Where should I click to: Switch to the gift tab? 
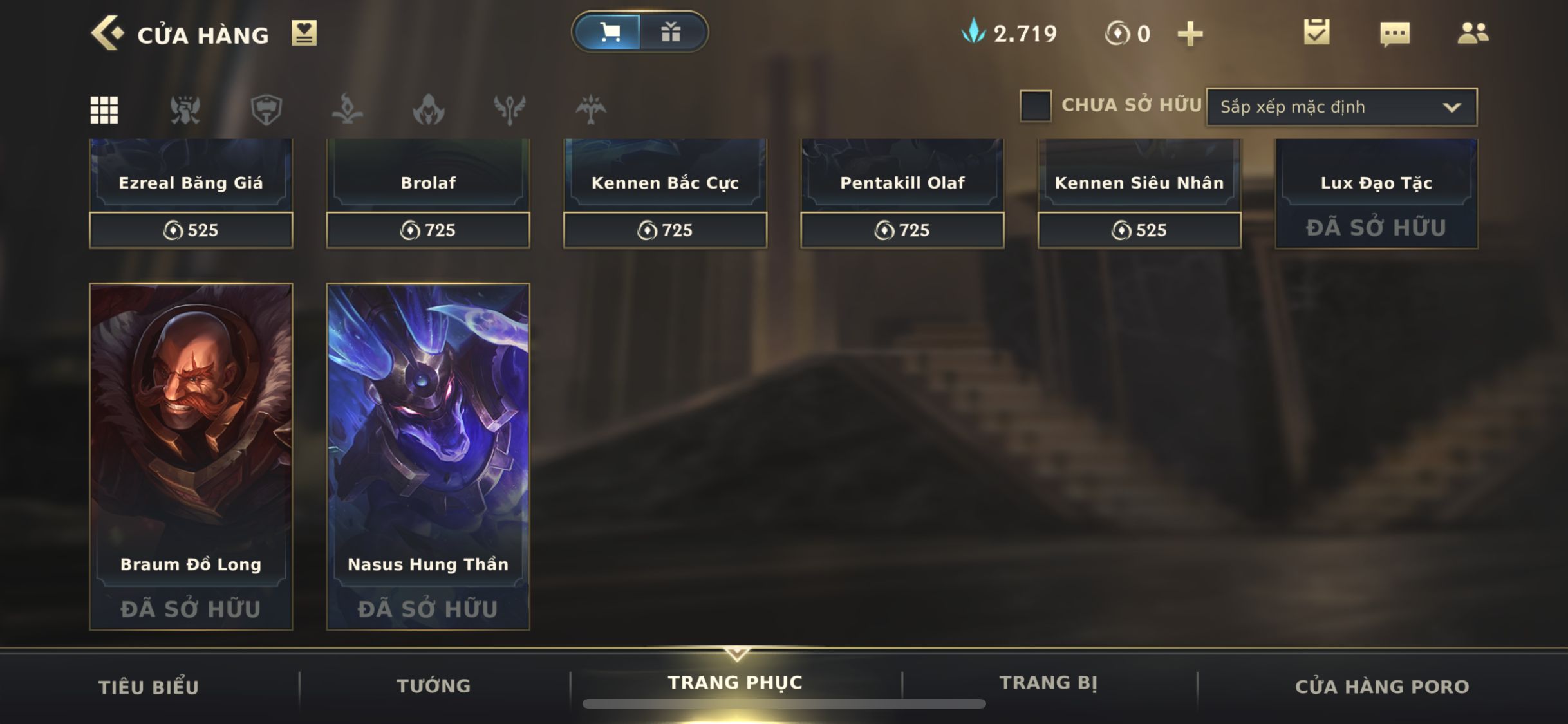(x=671, y=32)
